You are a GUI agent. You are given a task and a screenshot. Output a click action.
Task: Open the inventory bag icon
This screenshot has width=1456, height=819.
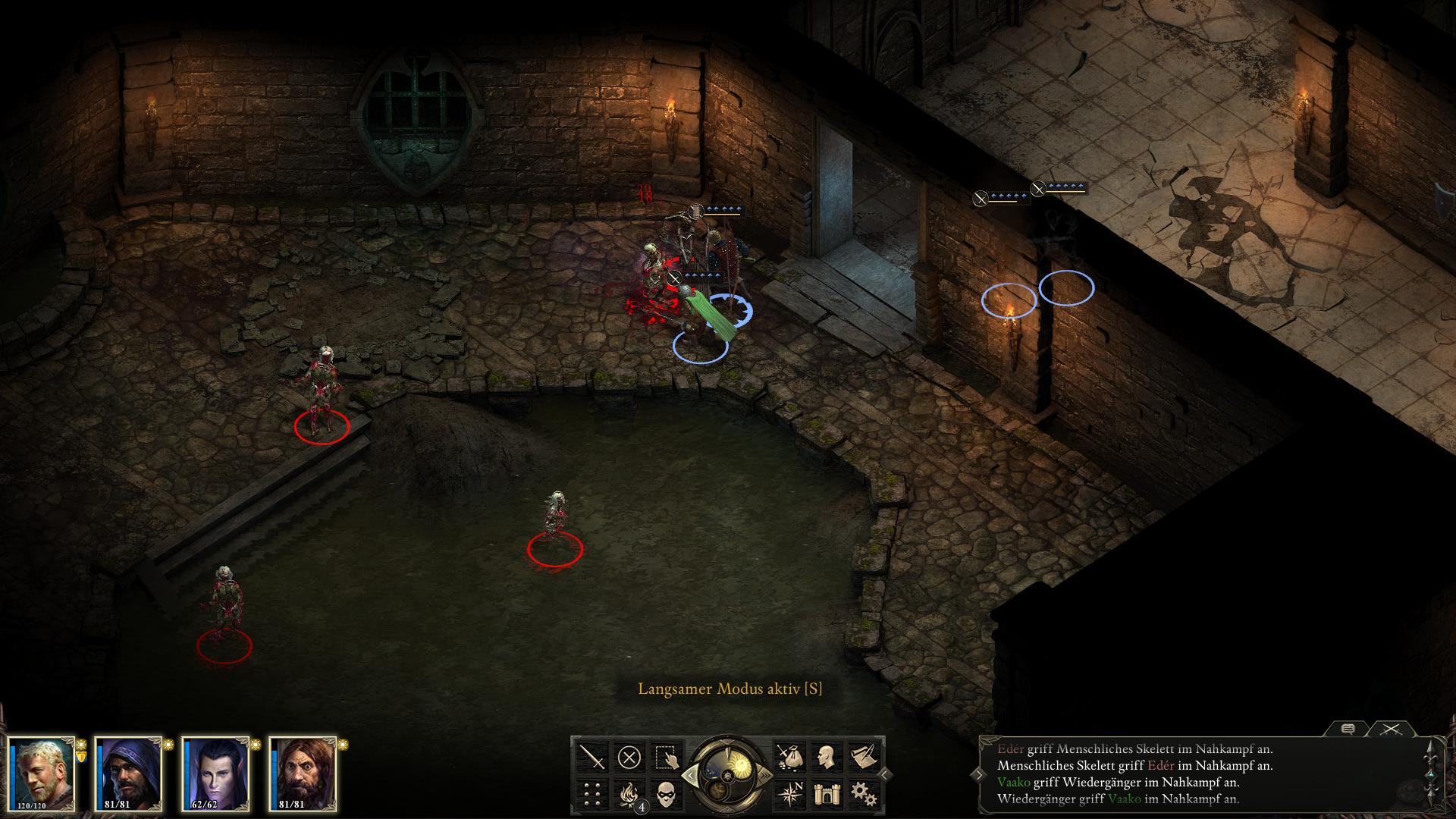[789, 757]
